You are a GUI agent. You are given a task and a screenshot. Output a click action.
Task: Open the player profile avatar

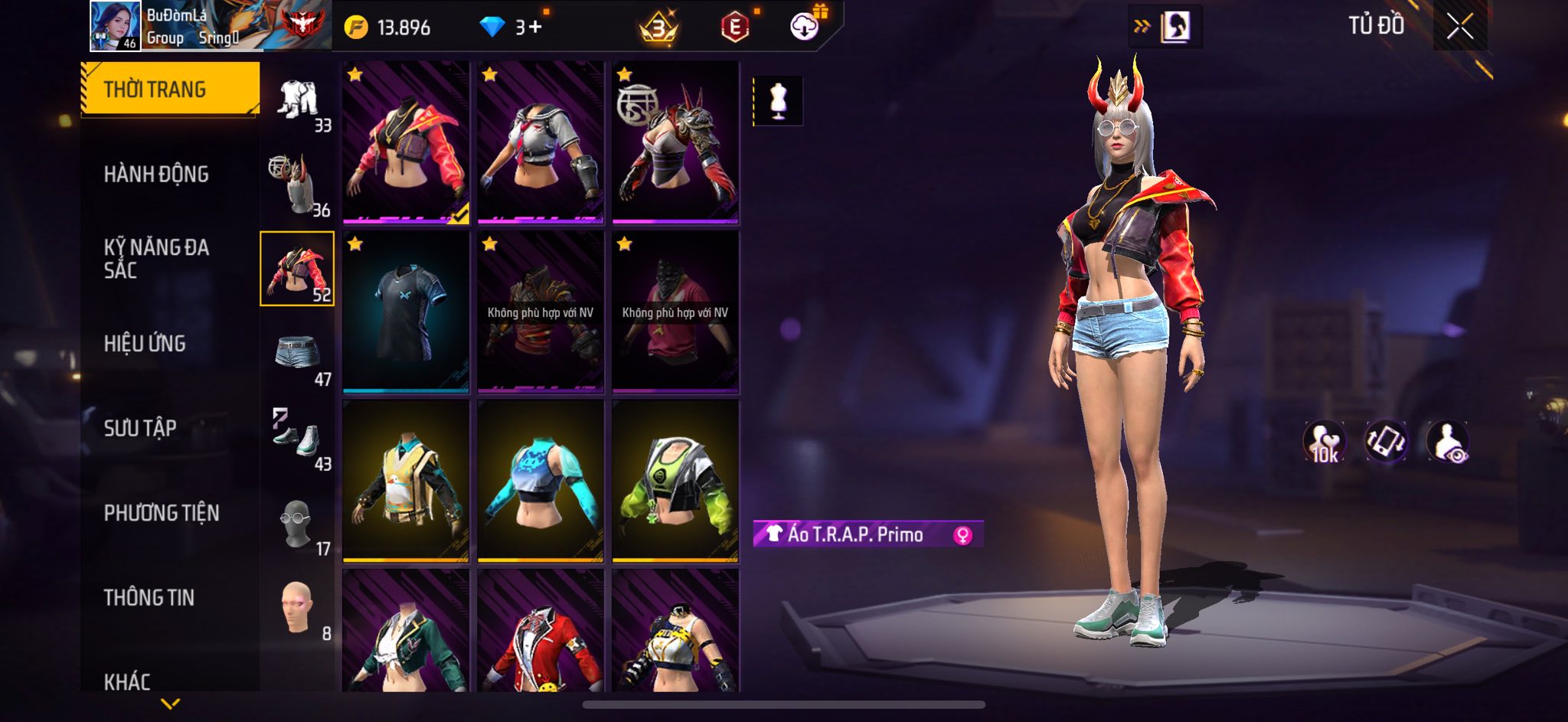click(115, 26)
